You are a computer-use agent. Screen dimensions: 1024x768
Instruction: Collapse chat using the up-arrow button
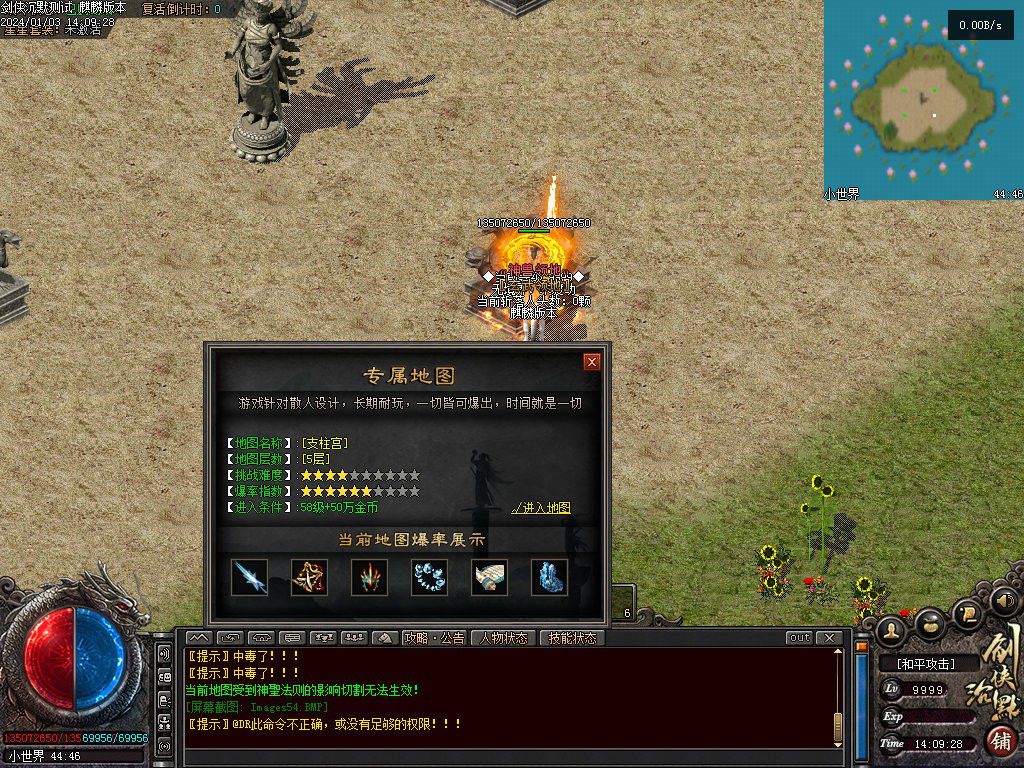pos(199,638)
